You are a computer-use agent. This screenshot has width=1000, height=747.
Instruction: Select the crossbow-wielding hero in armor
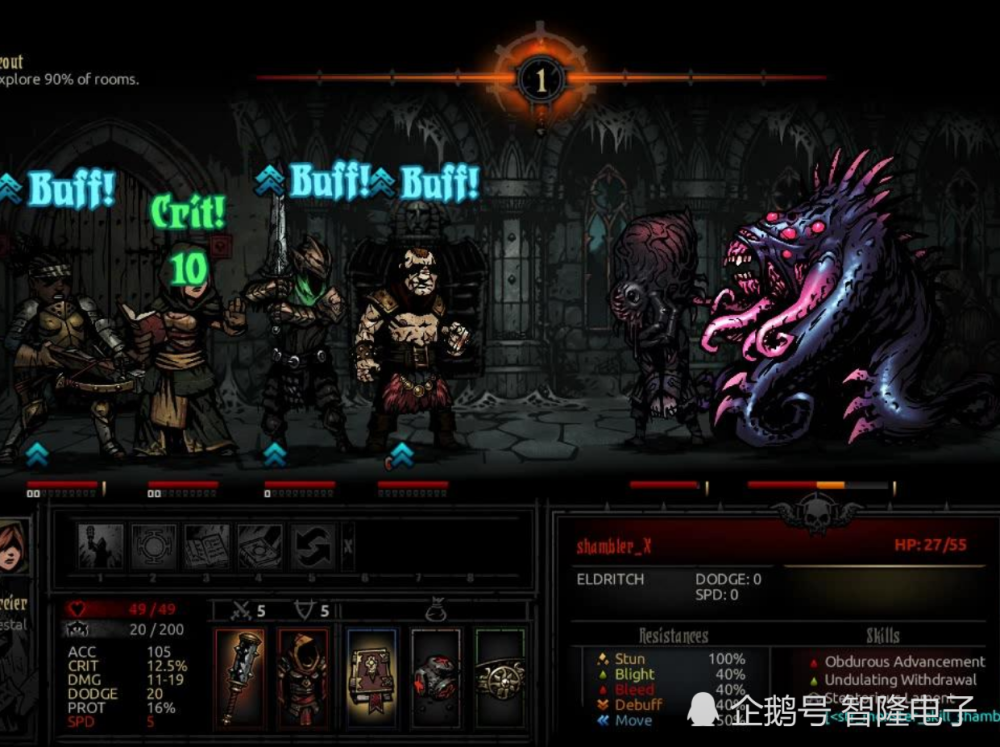pos(55,350)
